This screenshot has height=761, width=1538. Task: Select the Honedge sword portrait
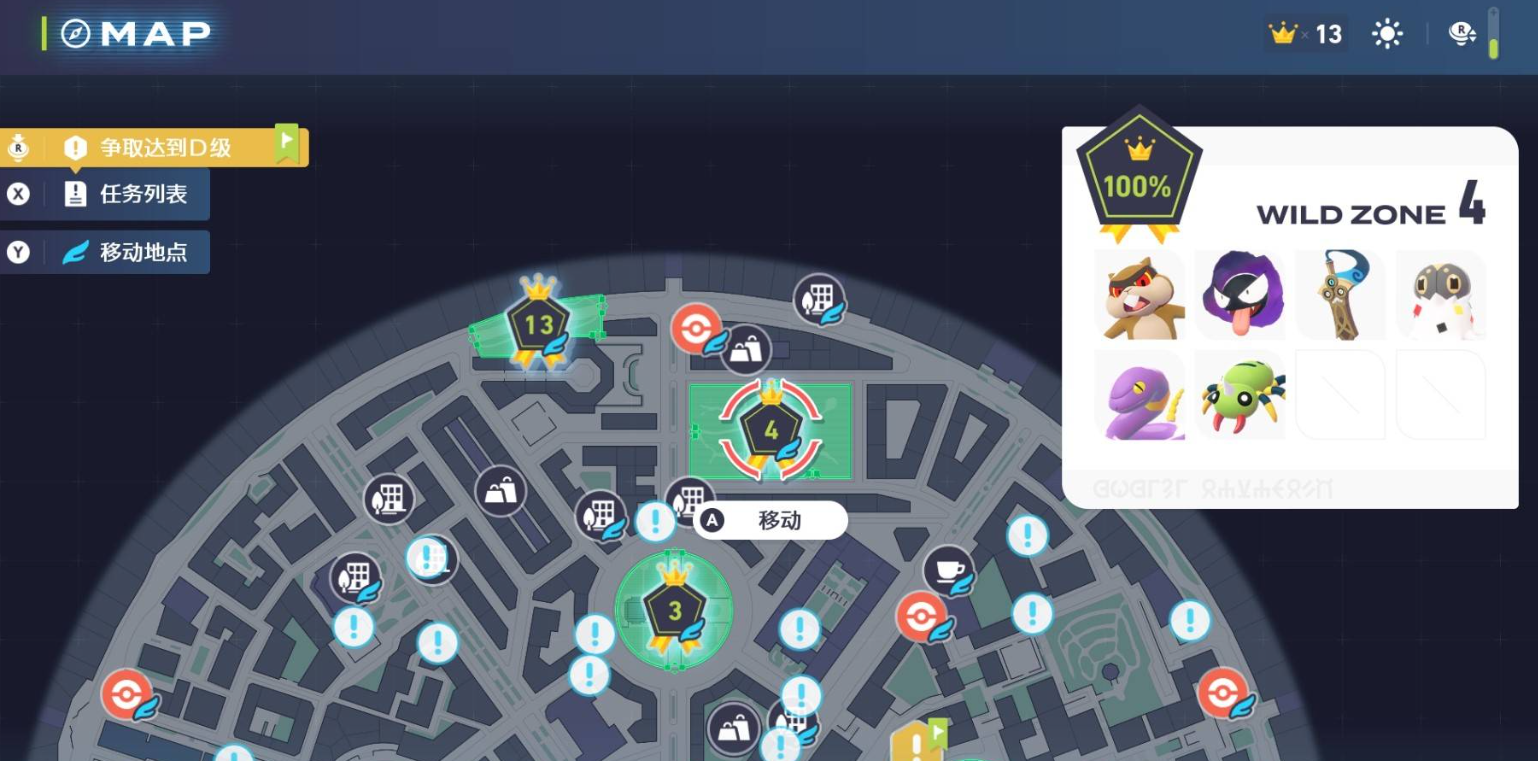coord(1340,295)
